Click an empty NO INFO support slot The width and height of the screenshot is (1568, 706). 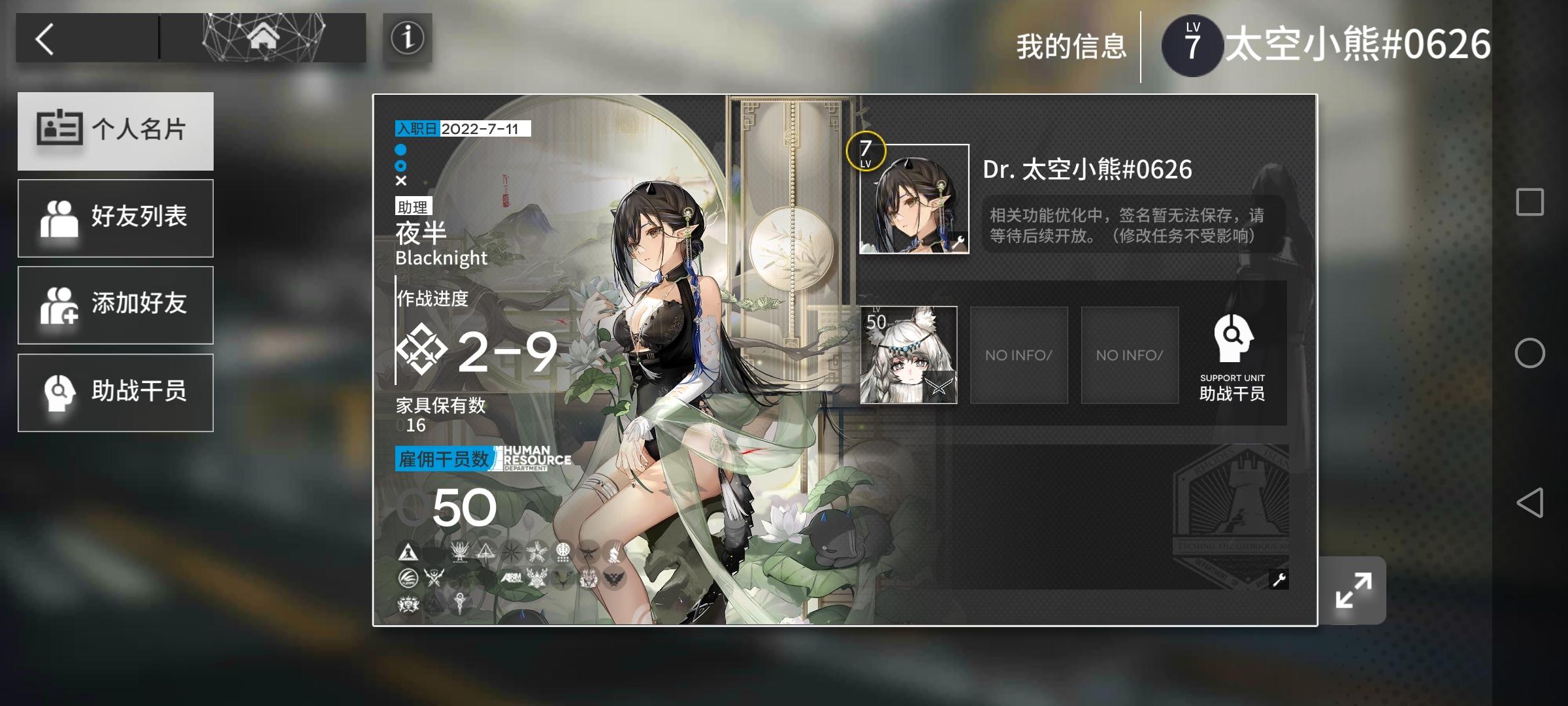tap(1019, 355)
